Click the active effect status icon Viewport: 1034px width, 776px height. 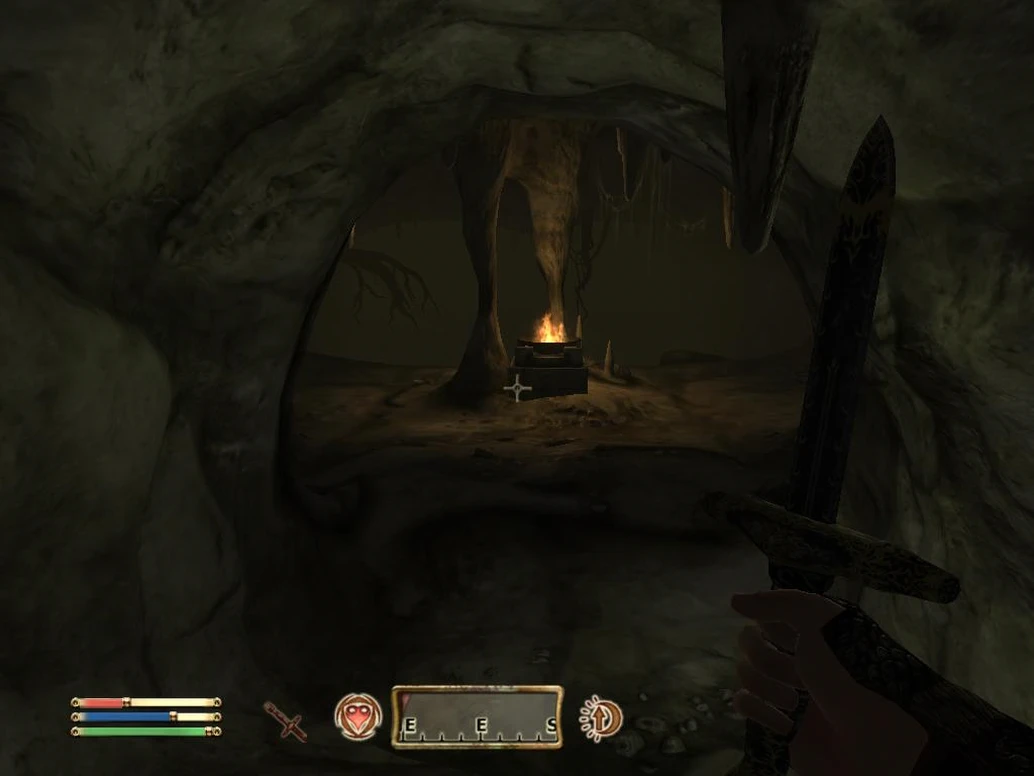[601, 718]
